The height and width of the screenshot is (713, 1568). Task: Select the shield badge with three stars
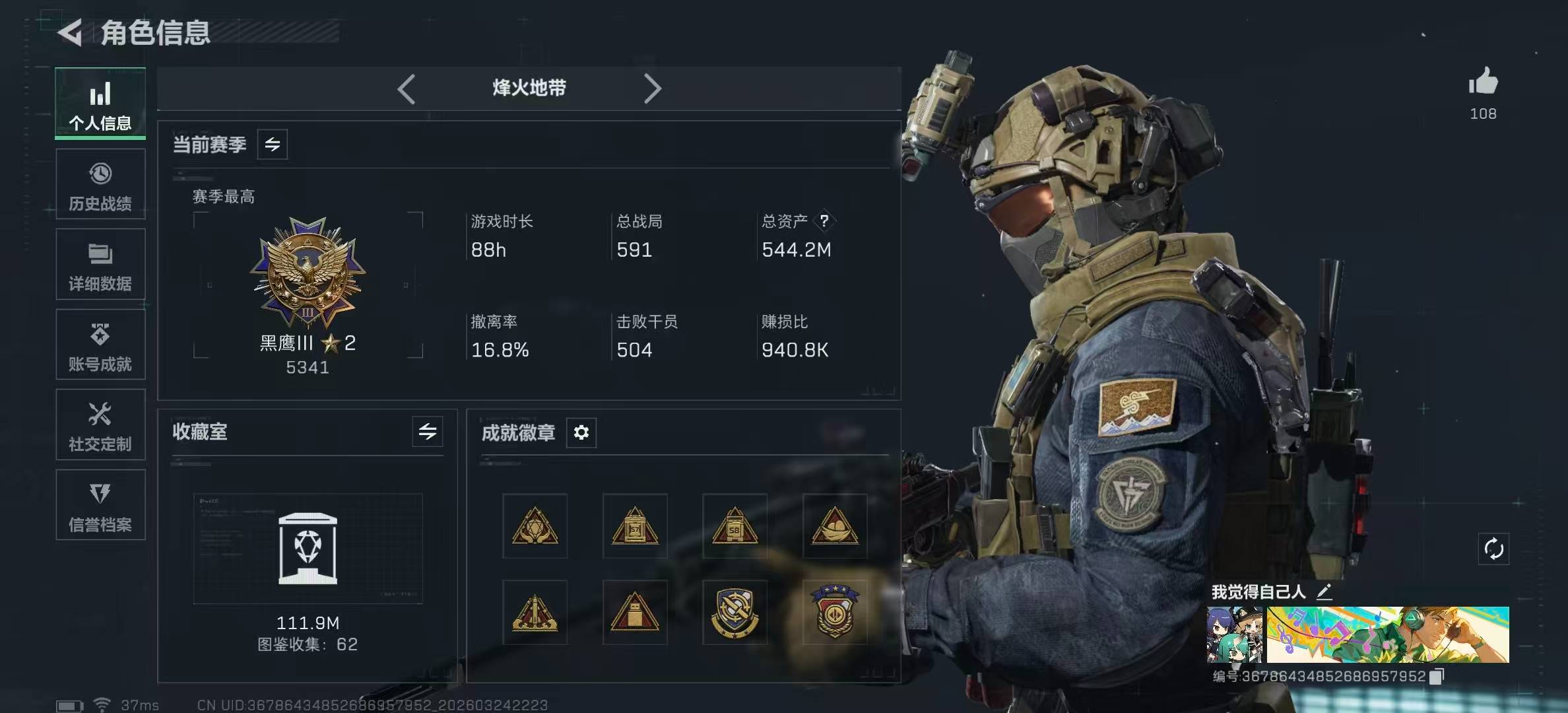tap(835, 612)
